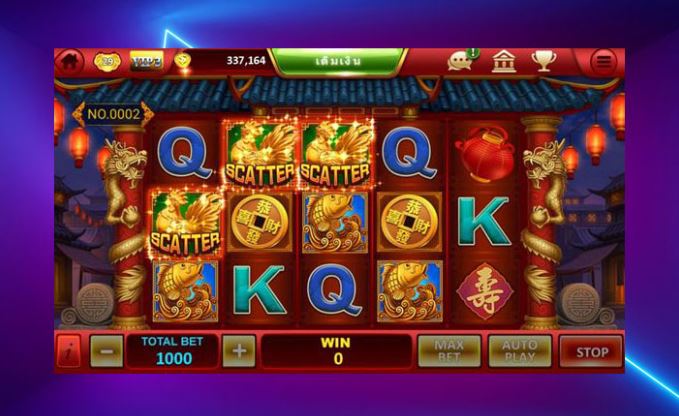Decrease total bet with minus button

point(106,351)
